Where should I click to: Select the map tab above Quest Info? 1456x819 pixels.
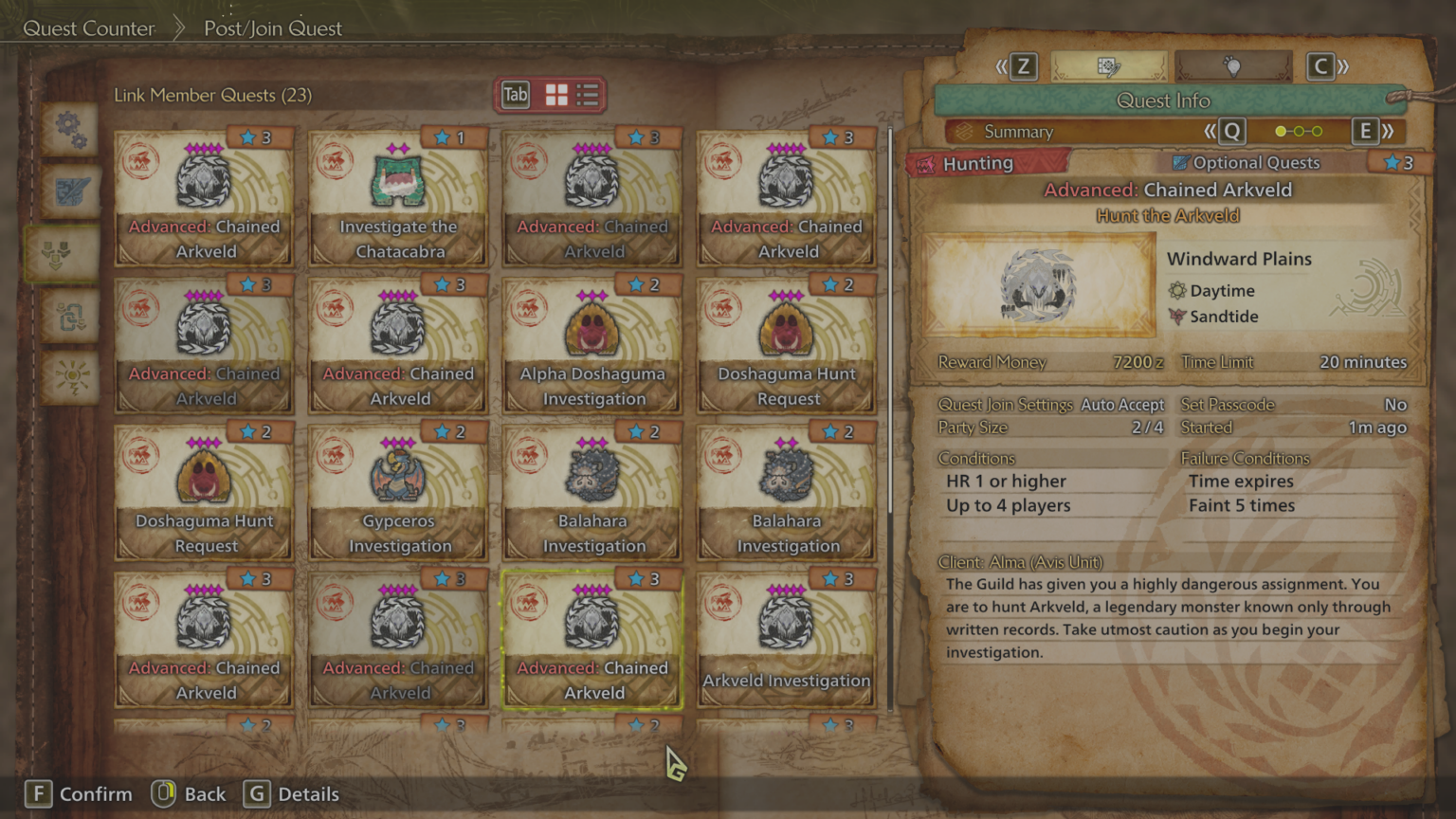pos(1108,66)
